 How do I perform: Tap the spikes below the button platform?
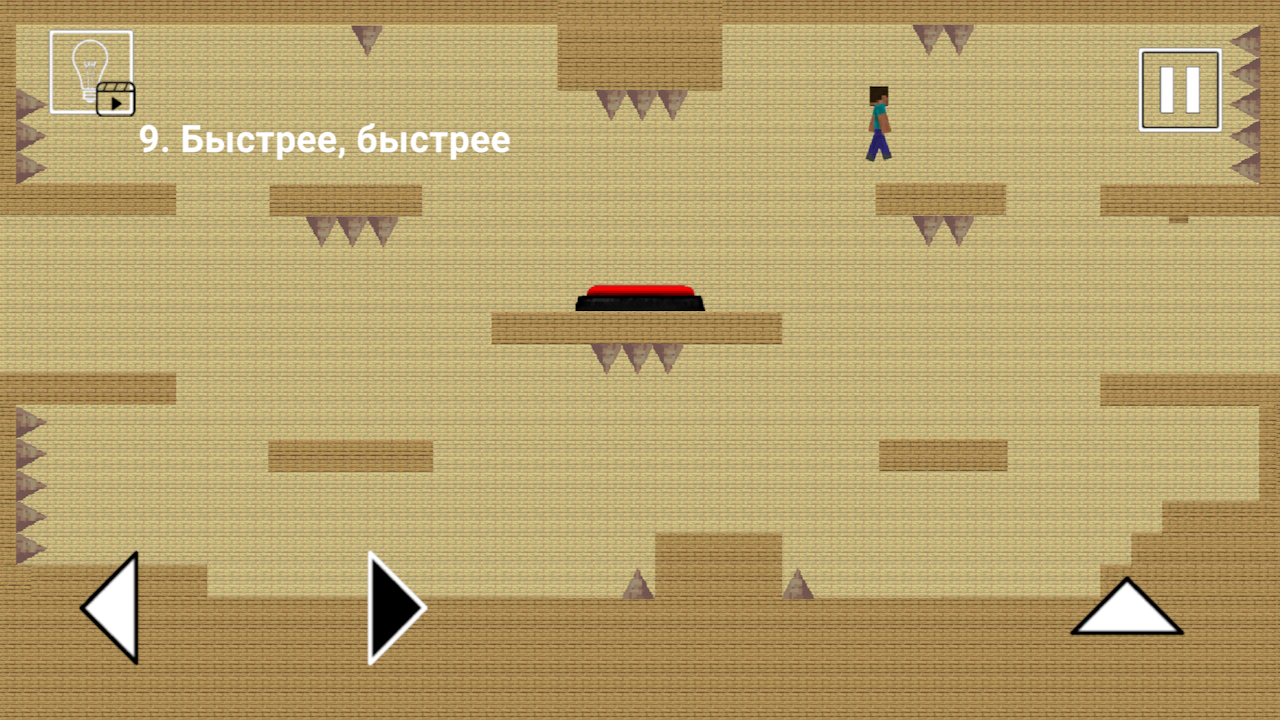click(637, 358)
